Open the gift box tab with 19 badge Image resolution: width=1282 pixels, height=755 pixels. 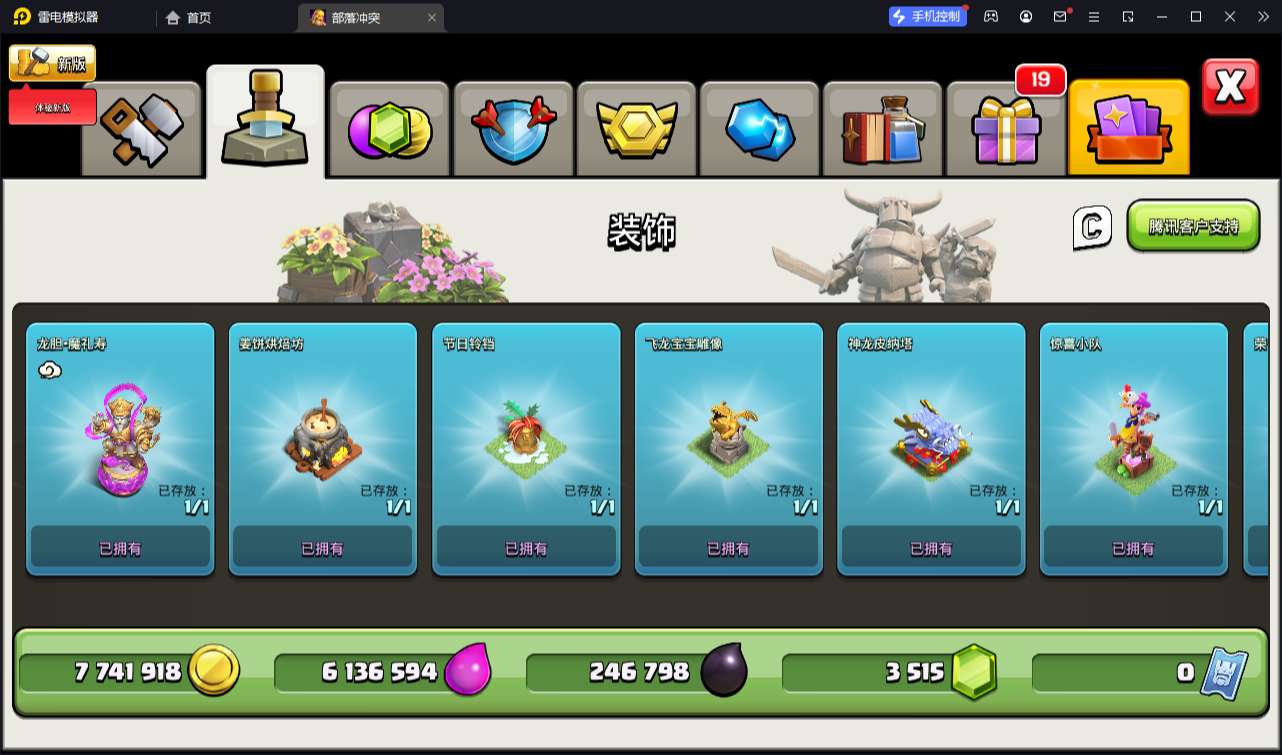click(1006, 129)
